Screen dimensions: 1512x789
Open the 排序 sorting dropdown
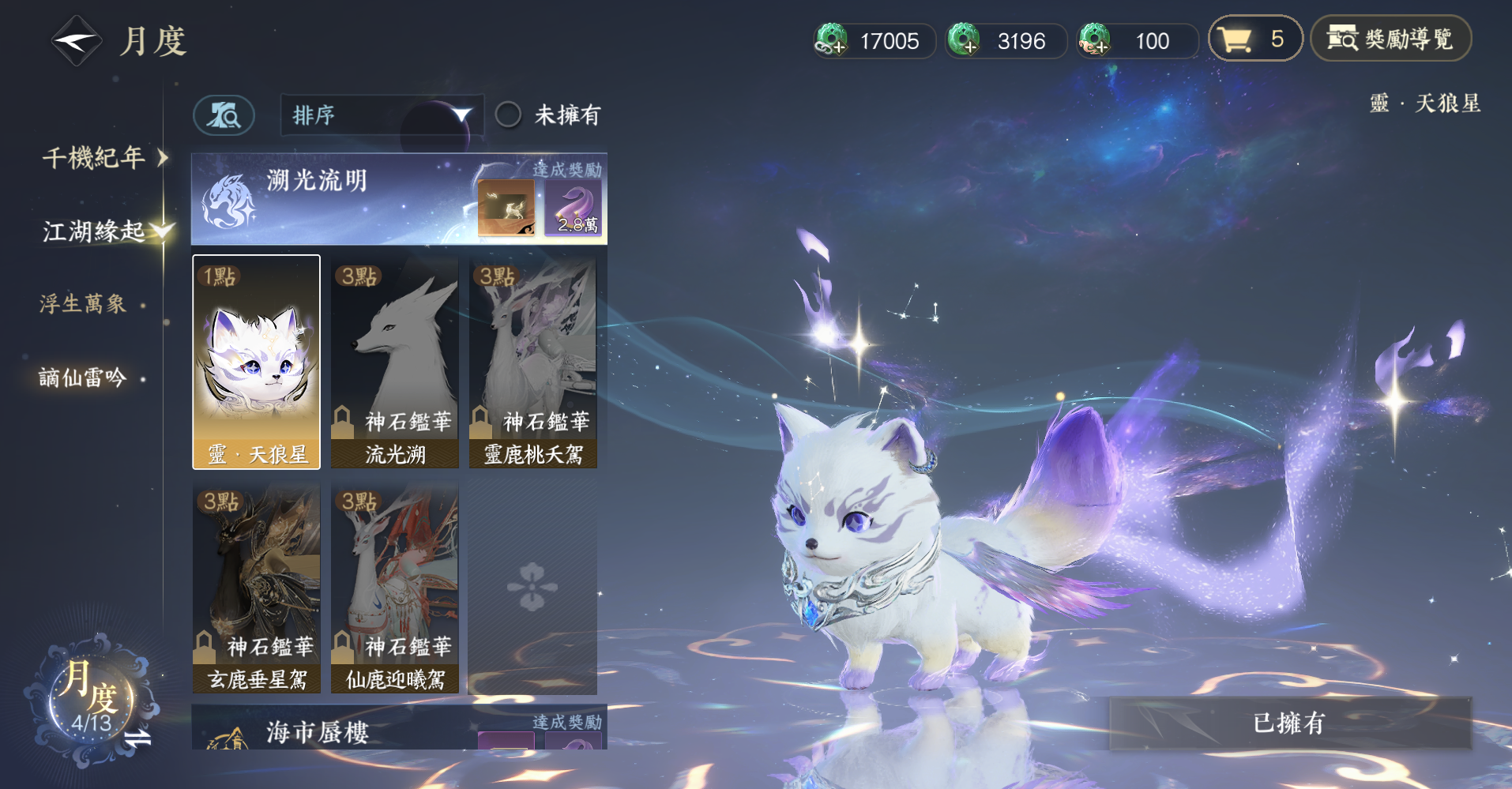coord(382,115)
